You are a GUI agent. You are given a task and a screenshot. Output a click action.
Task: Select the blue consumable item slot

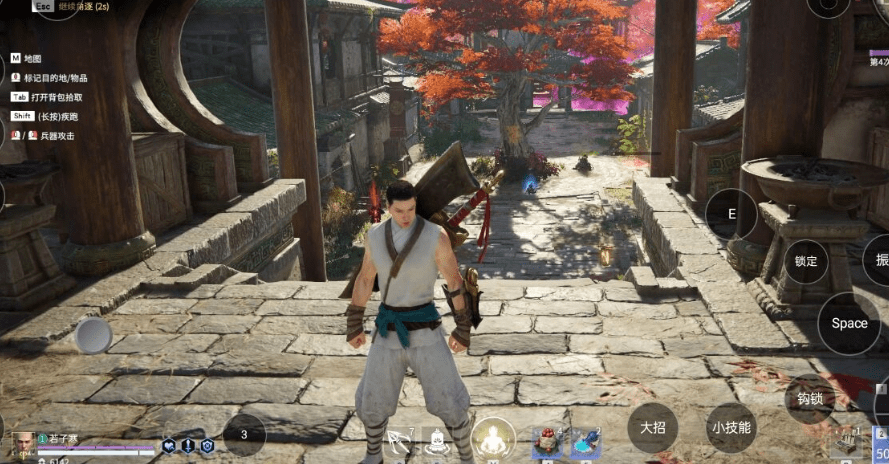585,441
